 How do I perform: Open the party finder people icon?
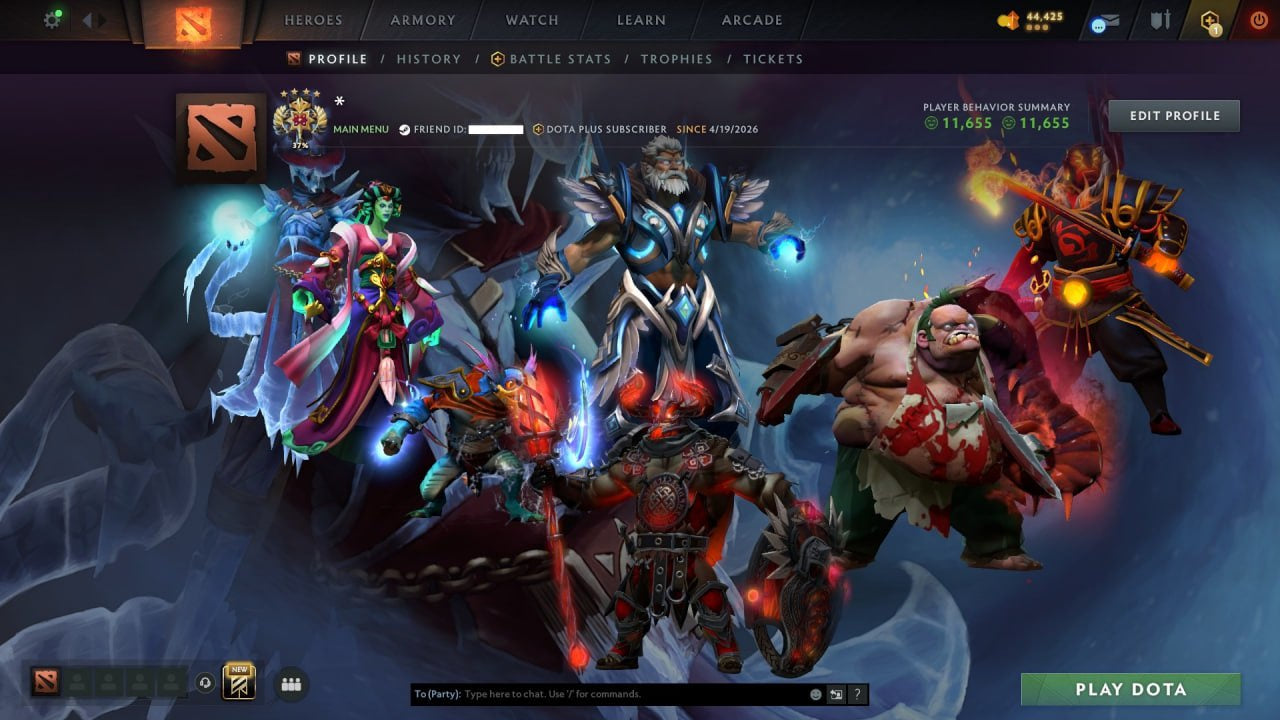click(289, 682)
